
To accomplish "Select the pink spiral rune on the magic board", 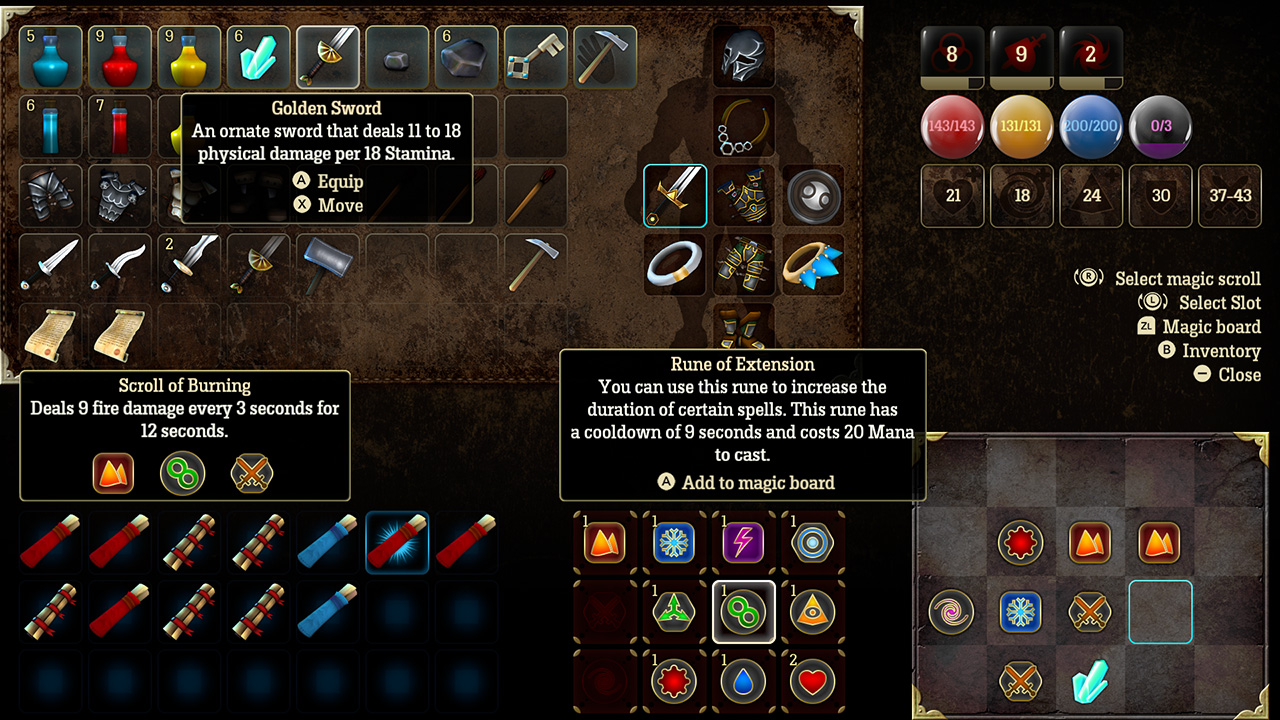I will 949,612.
